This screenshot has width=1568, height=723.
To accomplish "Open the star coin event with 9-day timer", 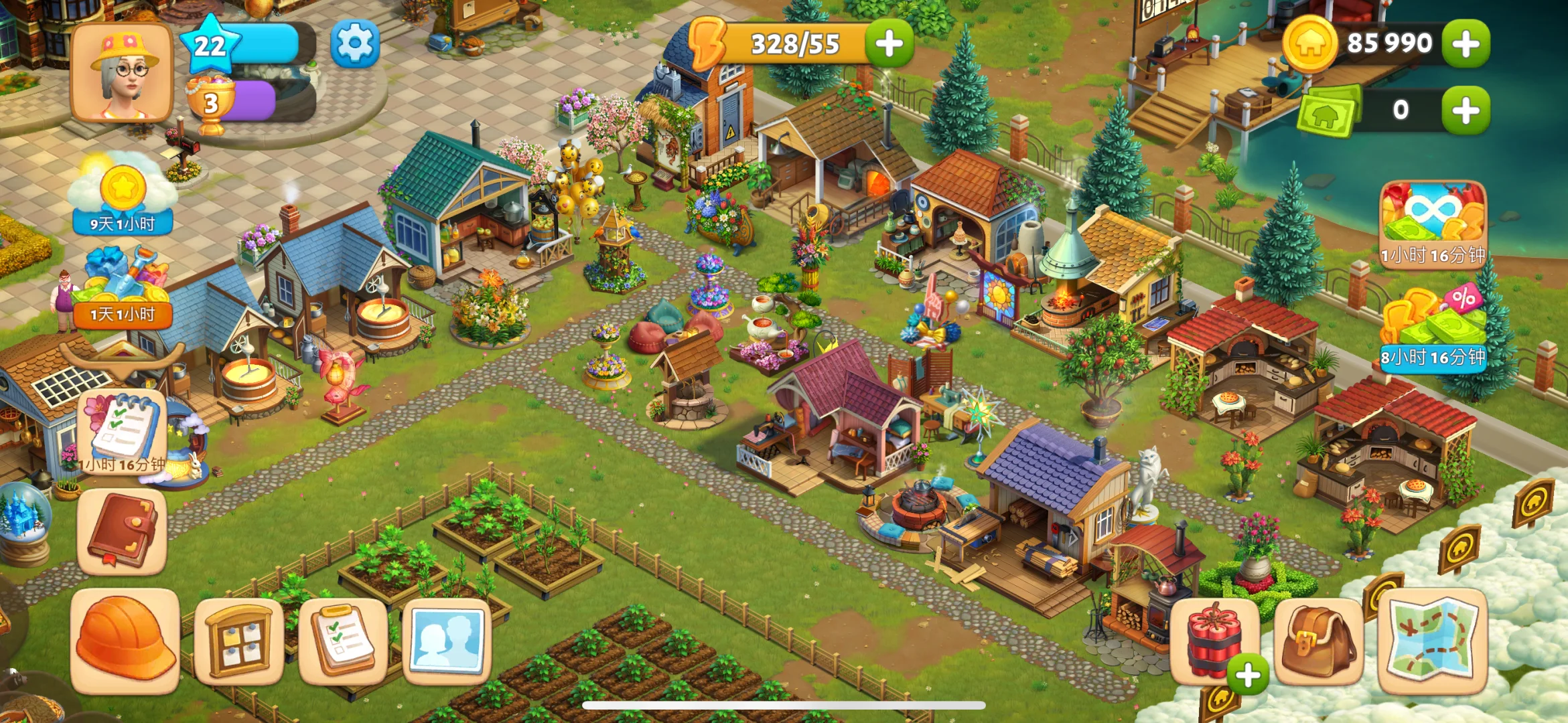I will coord(123,194).
